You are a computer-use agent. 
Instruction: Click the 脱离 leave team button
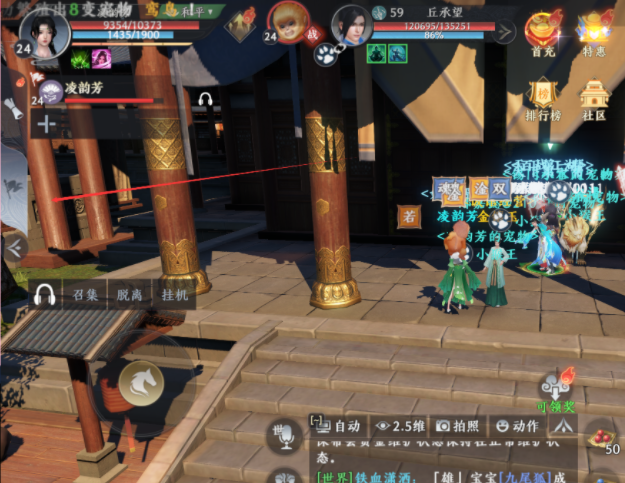click(x=129, y=294)
